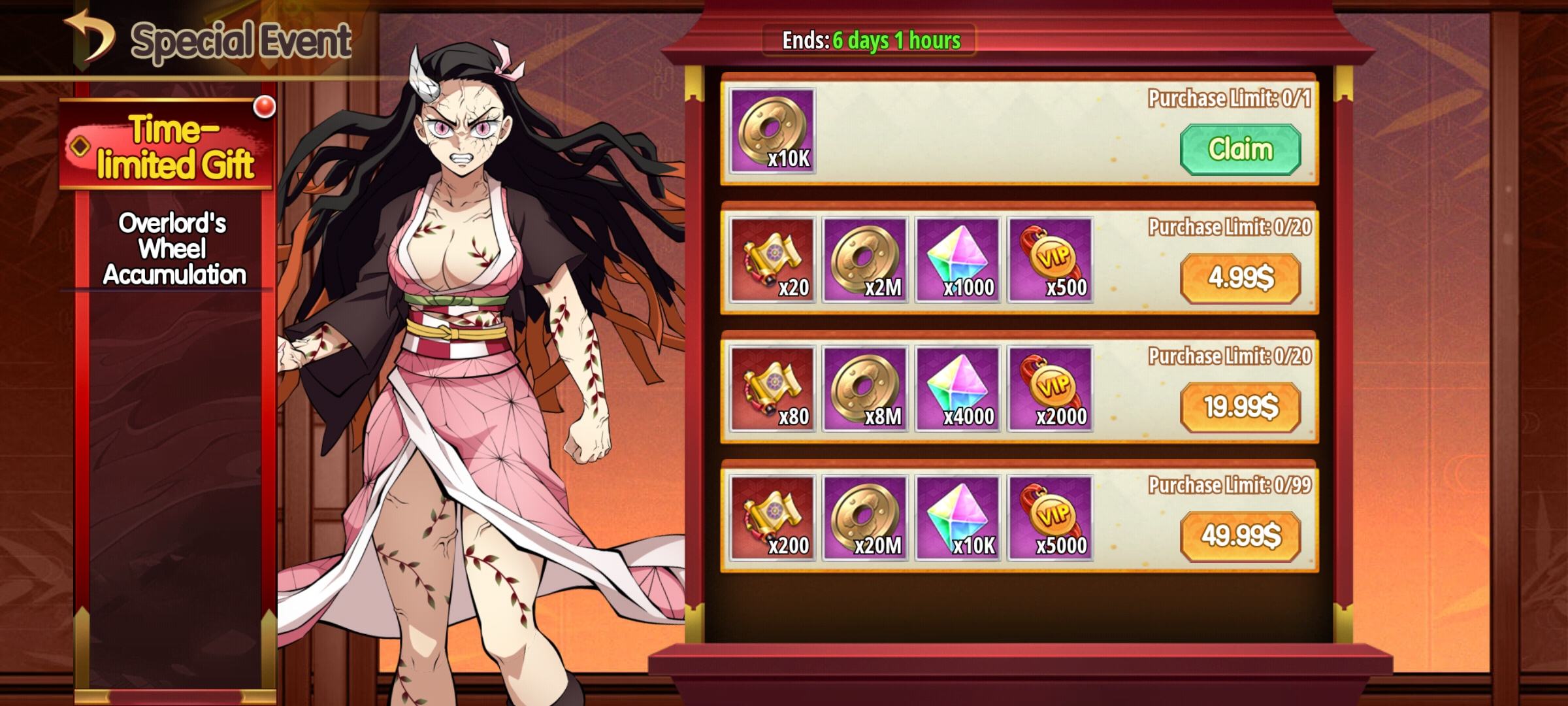
Task: Show details of x20M gold coins
Action: coord(866,517)
